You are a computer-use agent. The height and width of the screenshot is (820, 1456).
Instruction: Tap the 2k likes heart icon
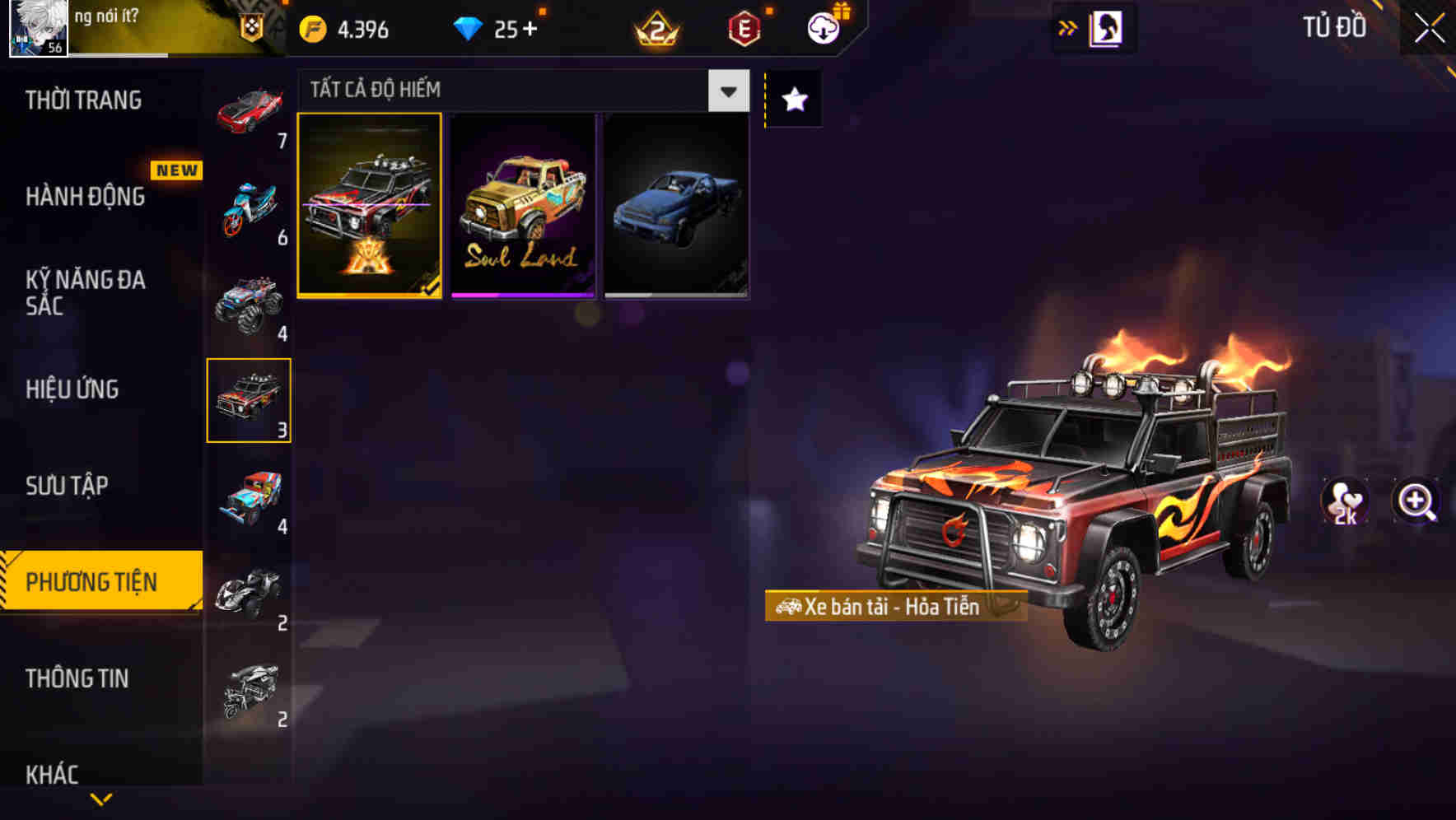1346,503
